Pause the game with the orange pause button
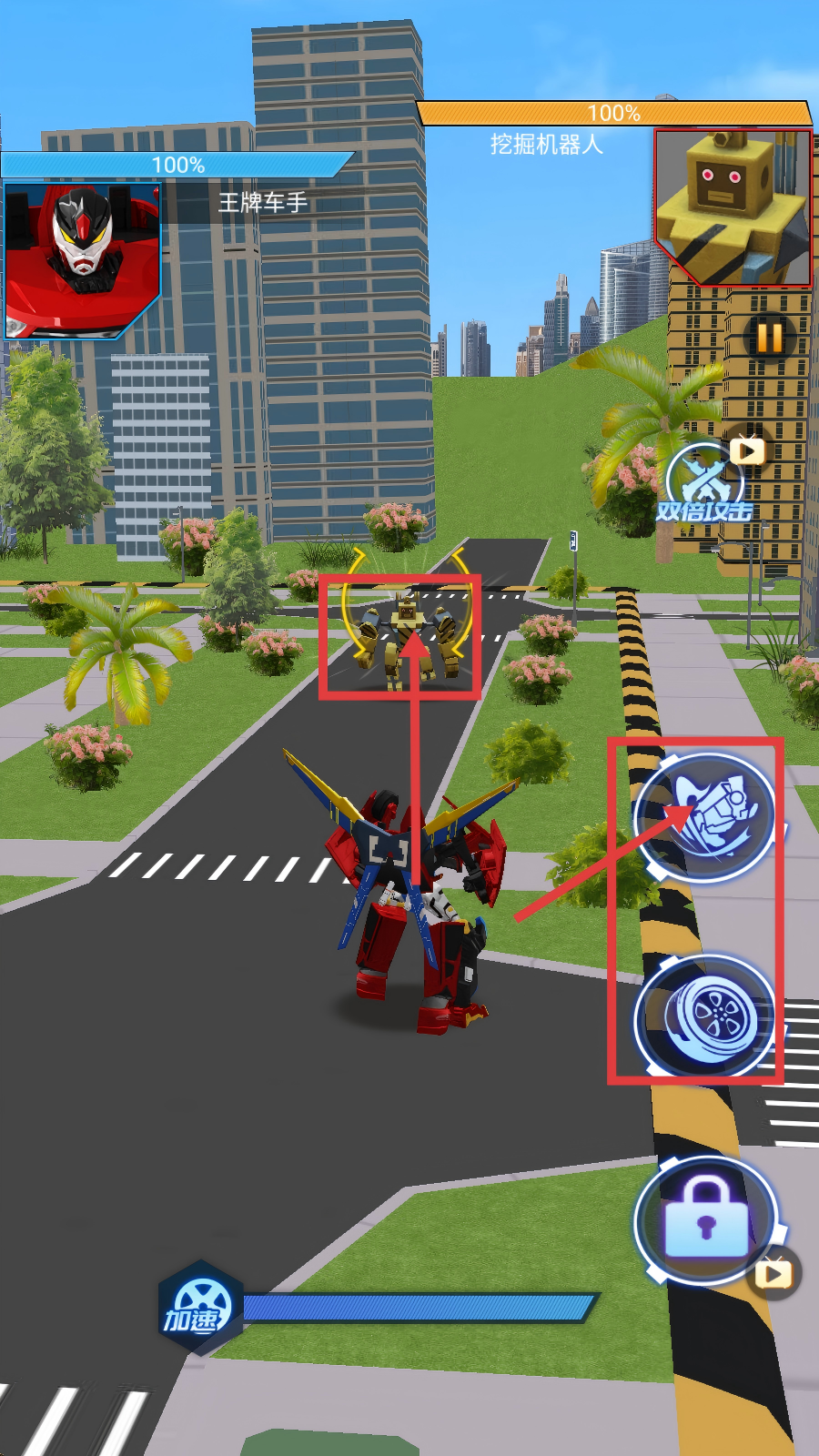This screenshot has height=1456, width=819. 769,338
